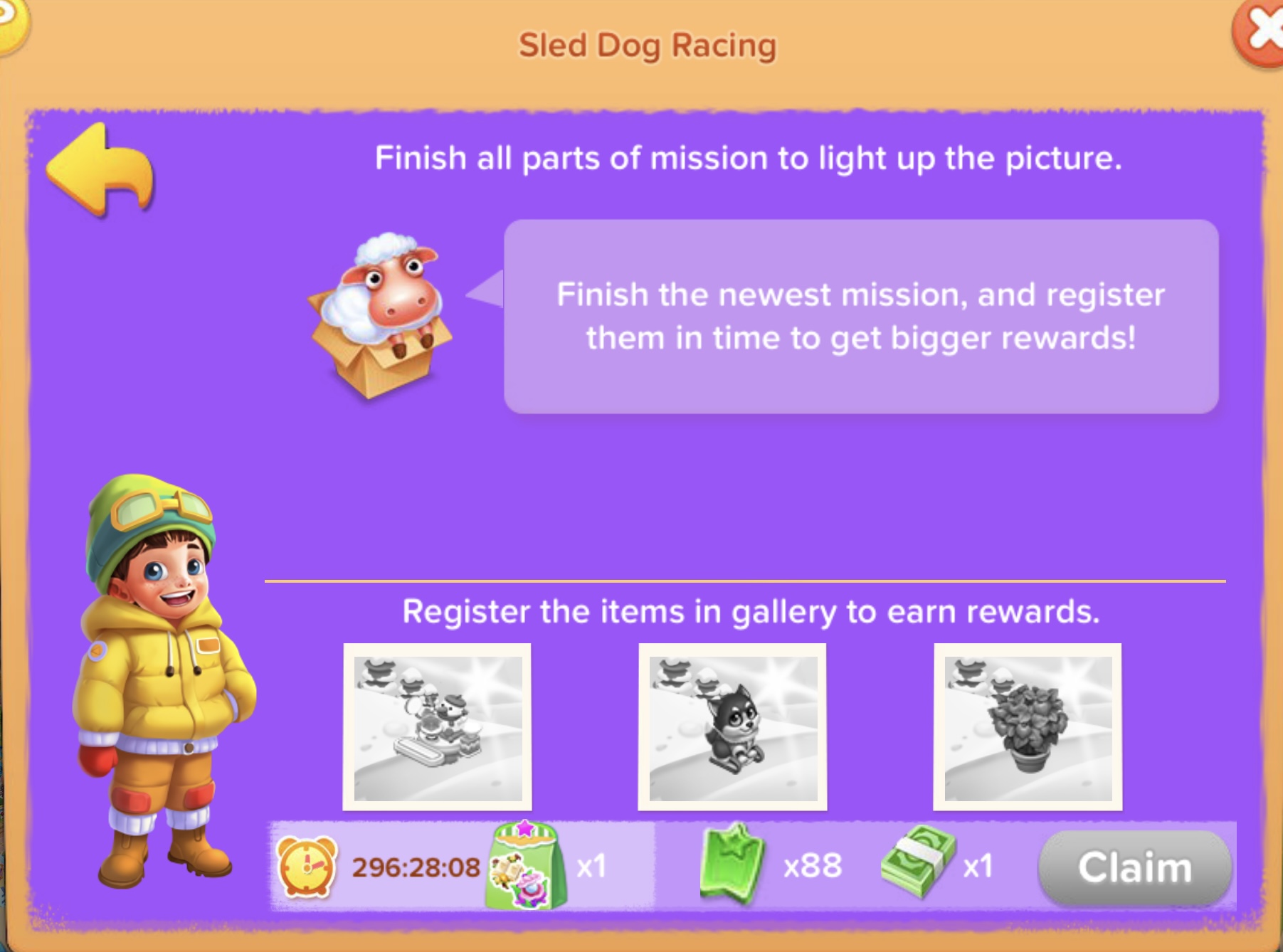Tap the x88 ticket counter label

[812, 867]
